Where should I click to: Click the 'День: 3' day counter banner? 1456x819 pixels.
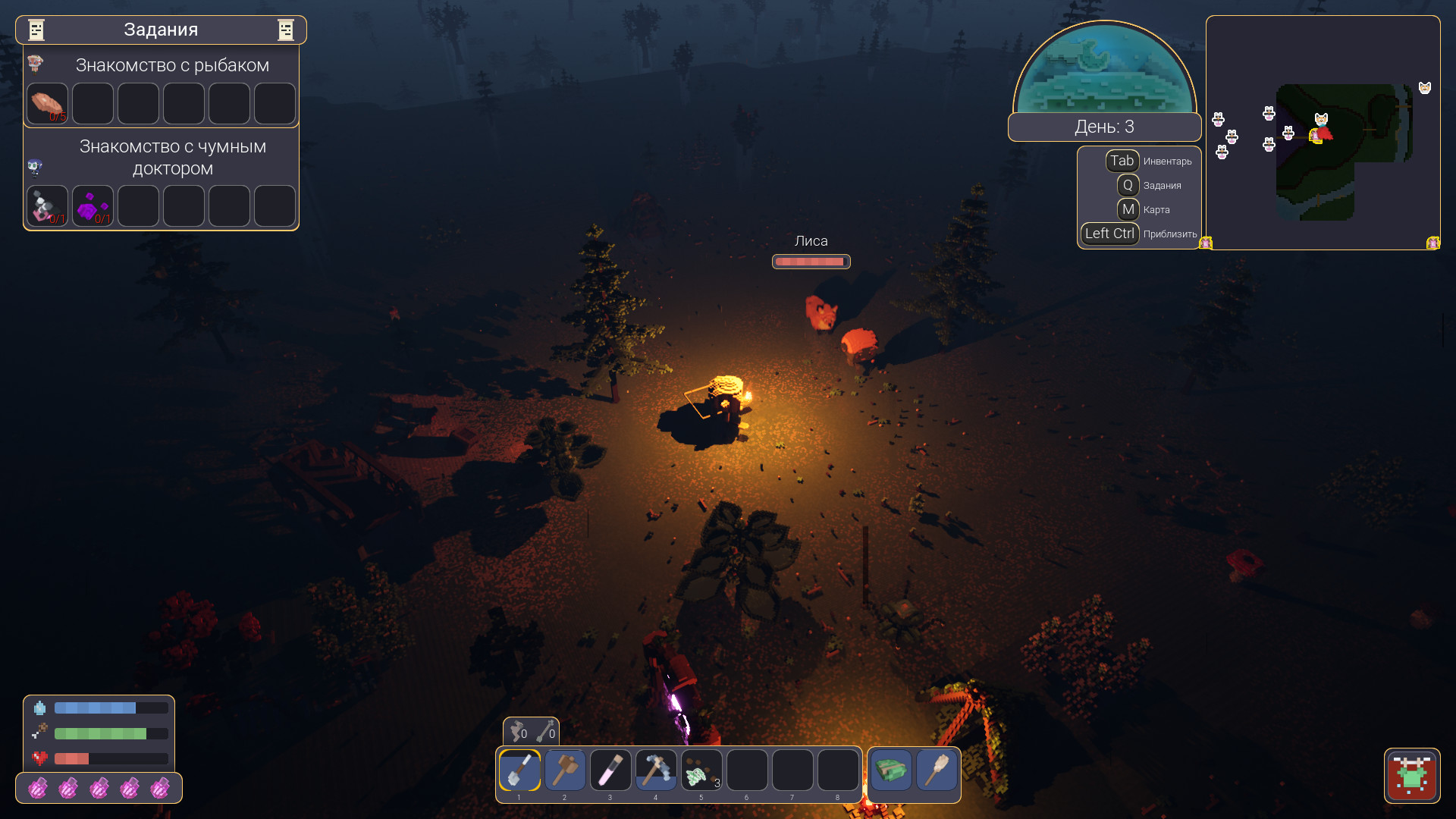pos(1104,127)
